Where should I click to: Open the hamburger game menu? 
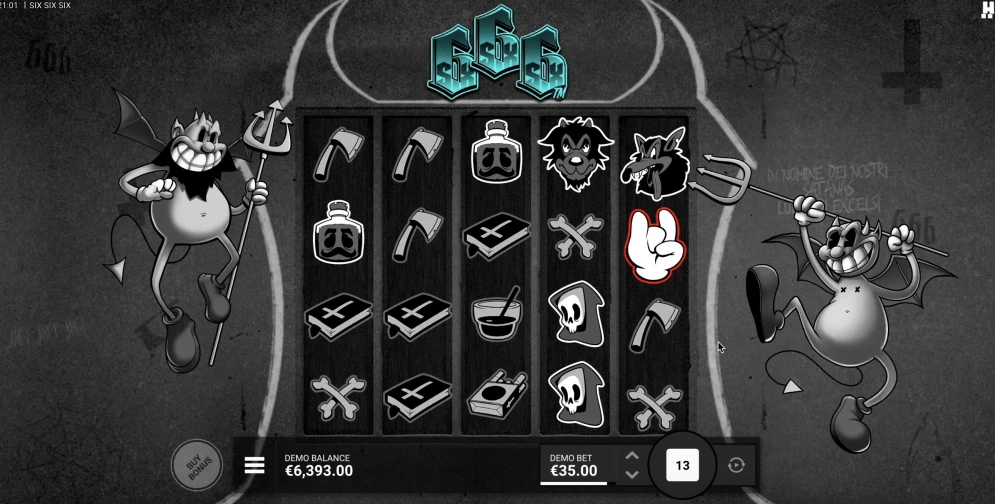(254, 465)
